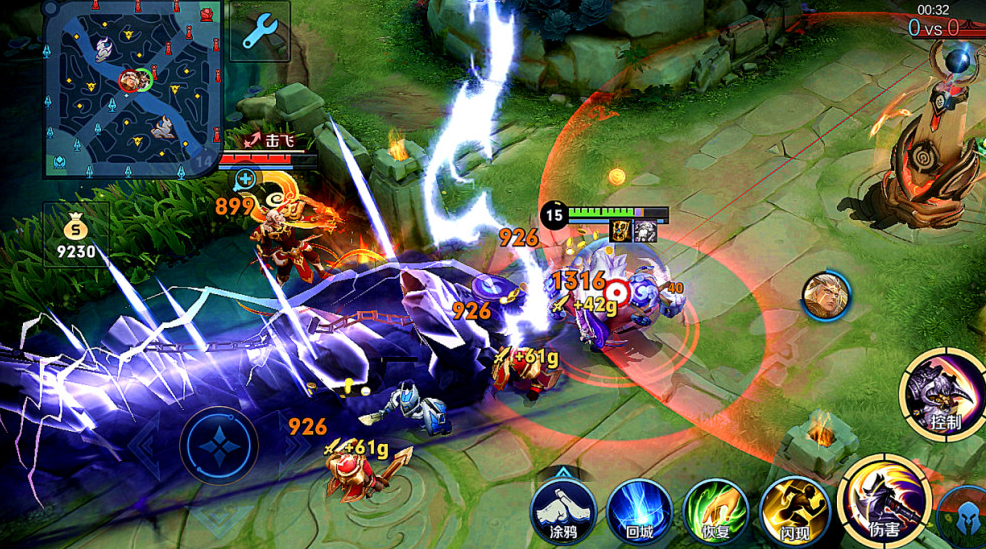Click the battlefield minimap
The image size is (986, 549).
(133, 88)
